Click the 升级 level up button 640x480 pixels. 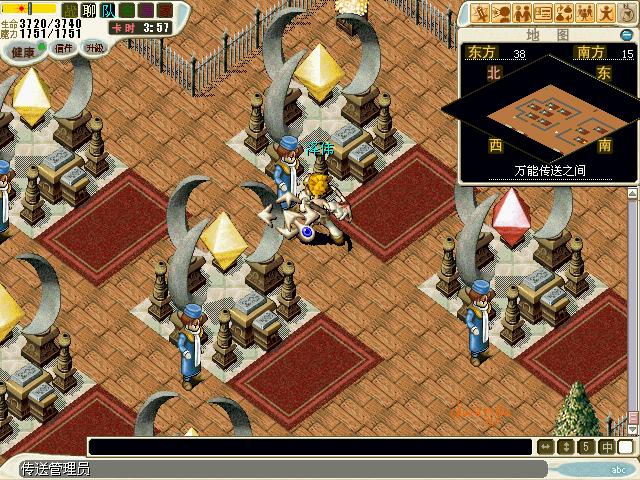coord(95,47)
